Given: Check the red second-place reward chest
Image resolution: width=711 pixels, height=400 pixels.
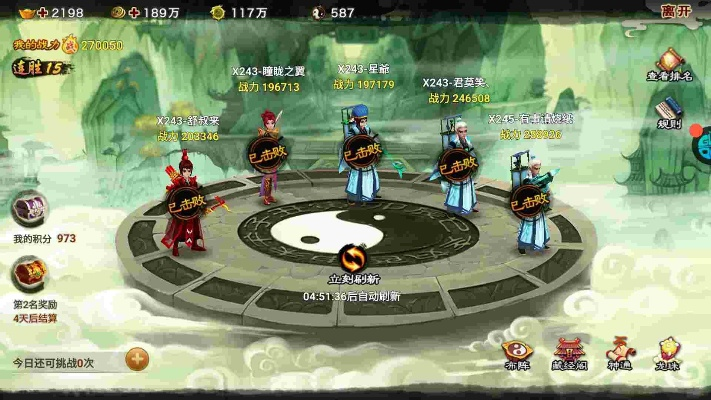Looking at the screenshot, I should click(x=28, y=273).
